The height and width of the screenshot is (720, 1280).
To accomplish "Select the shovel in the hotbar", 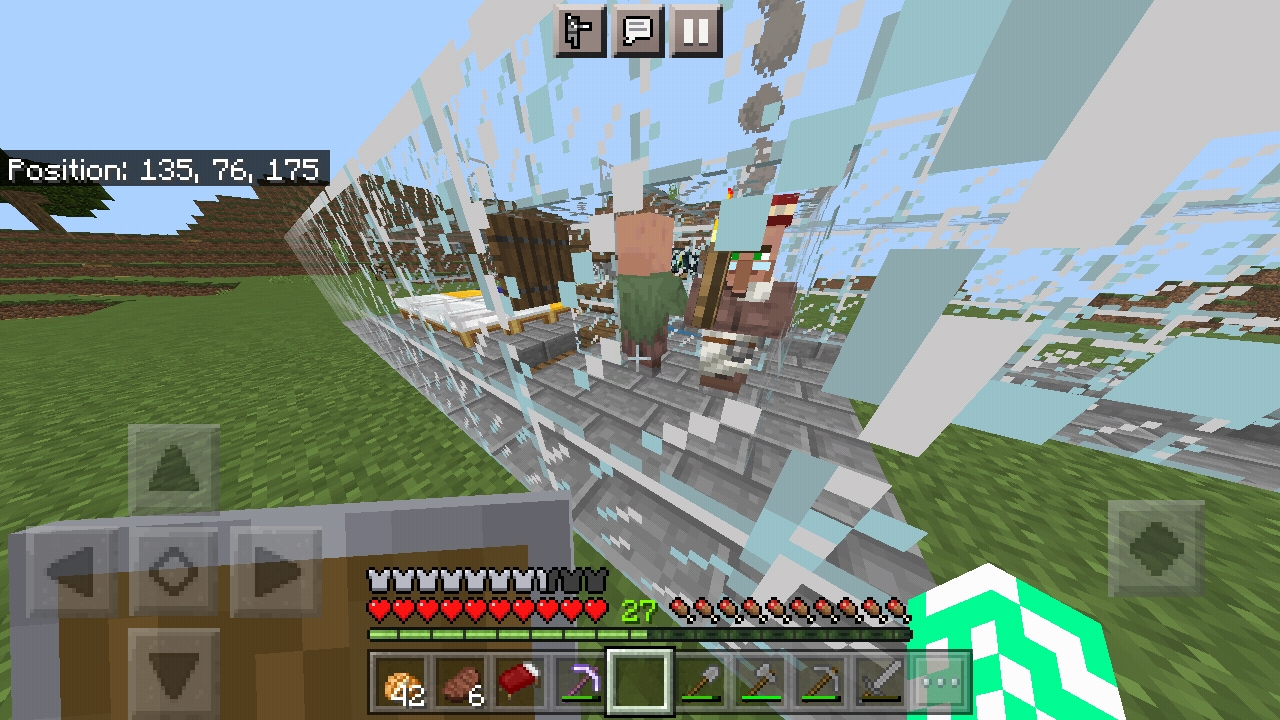I will (x=702, y=681).
